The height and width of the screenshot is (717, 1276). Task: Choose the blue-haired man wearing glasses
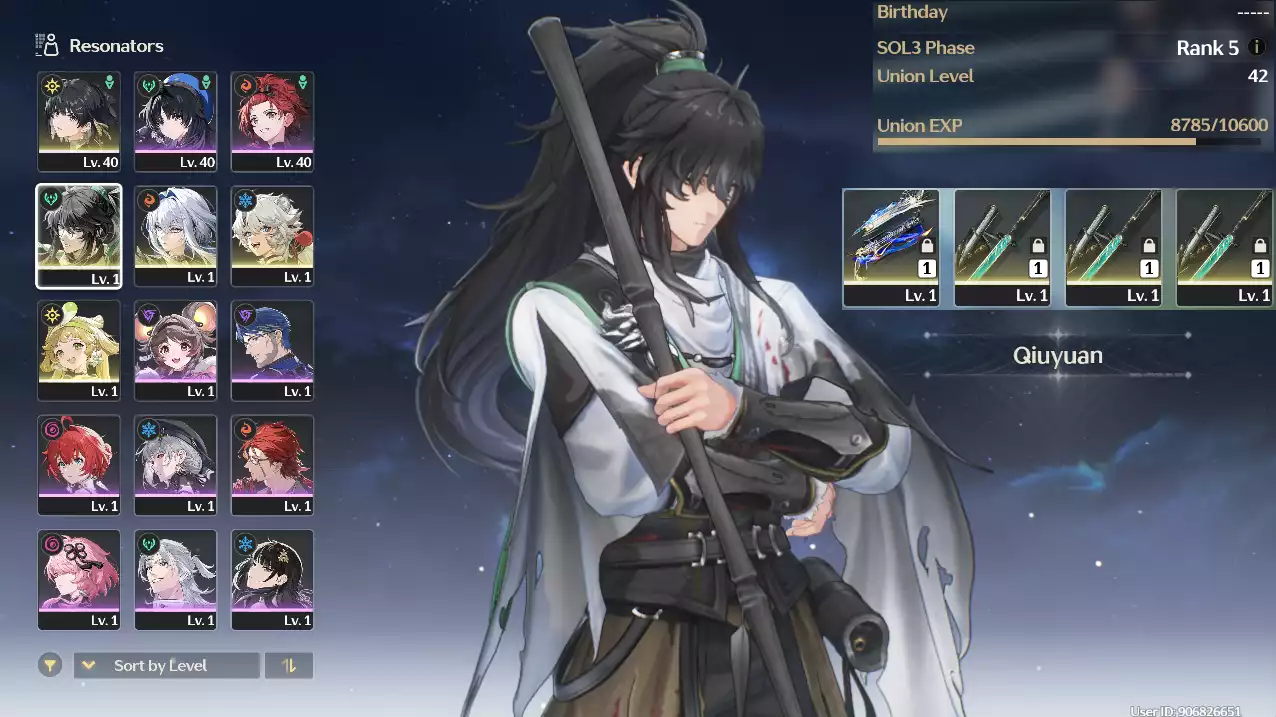click(x=272, y=350)
